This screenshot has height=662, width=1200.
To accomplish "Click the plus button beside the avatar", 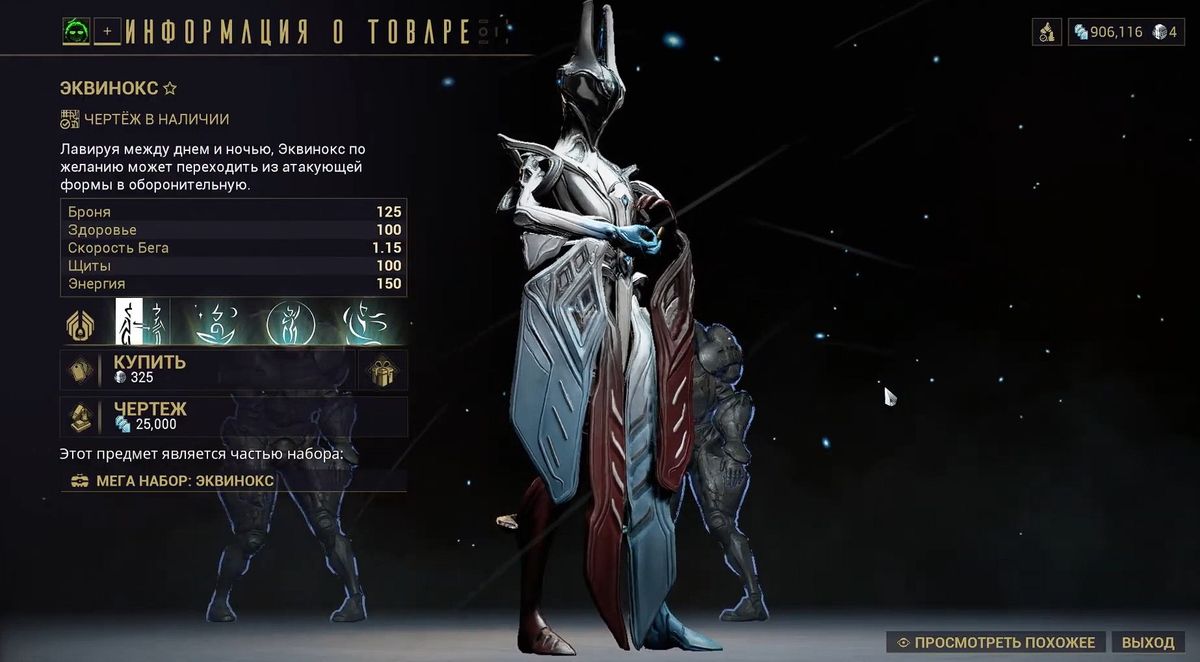I will [x=106, y=32].
